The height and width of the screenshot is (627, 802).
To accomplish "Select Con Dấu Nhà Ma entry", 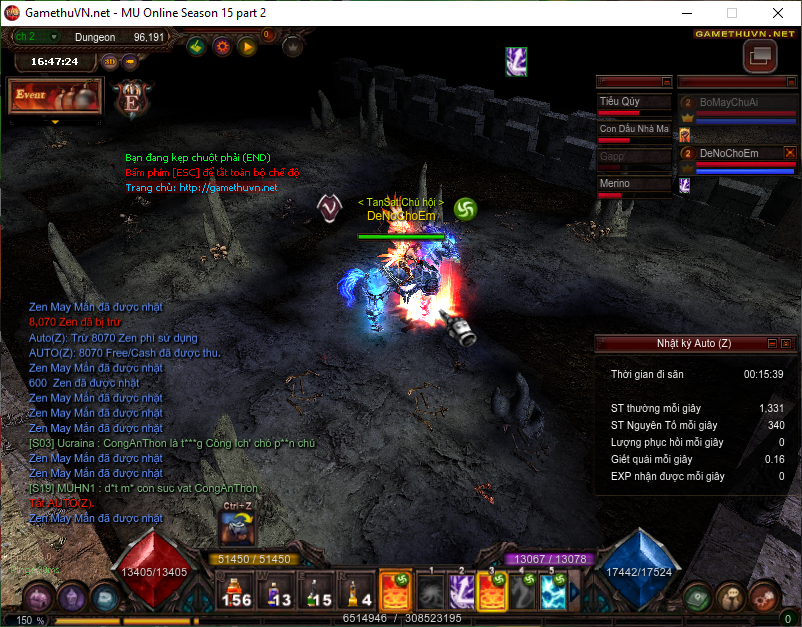I will [634, 129].
